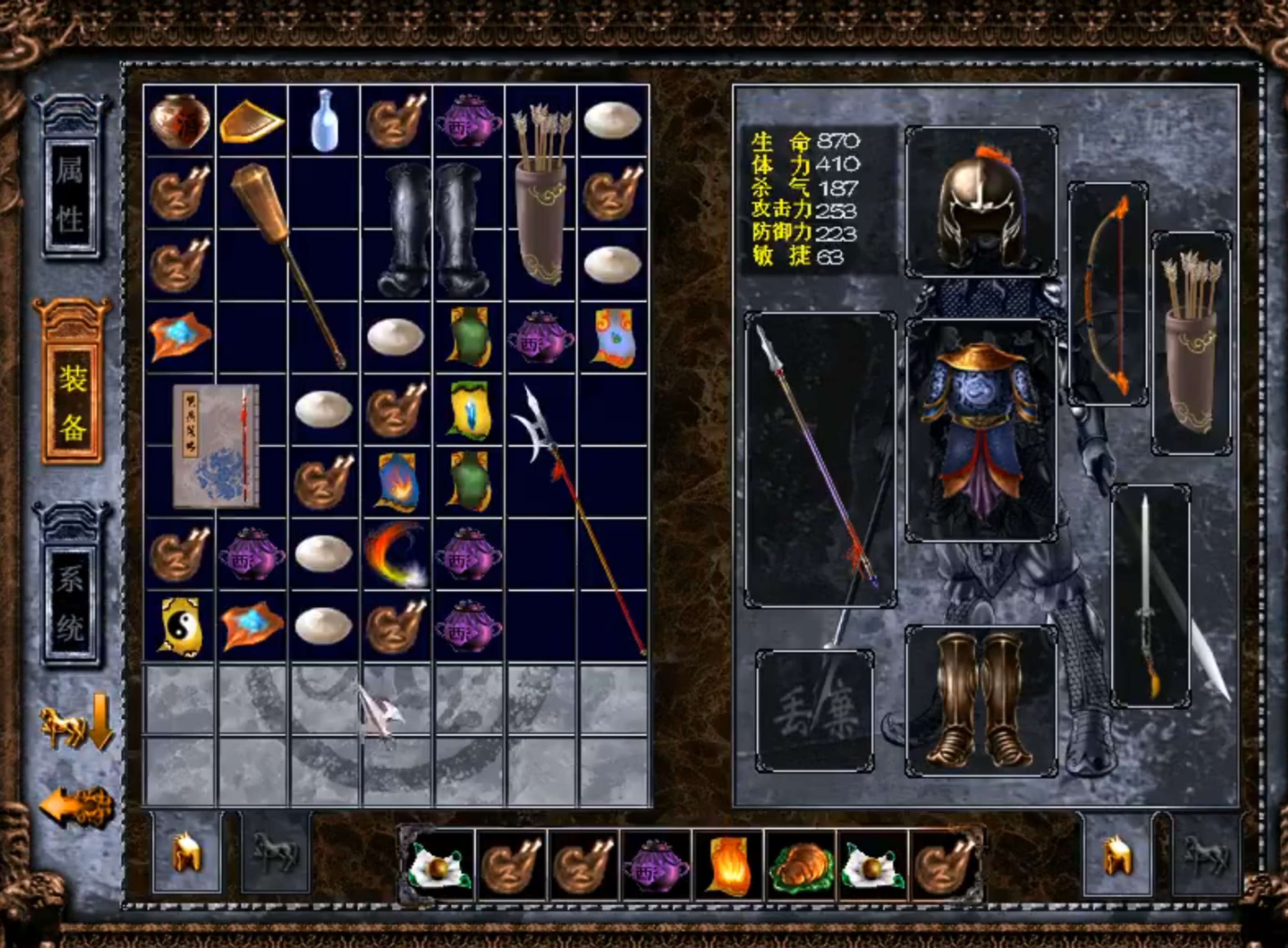Select the equipped blue chest armor
Image resolution: width=1288 pixels, height=948 pixels.
pyautogui.click(x=980, y=430)
